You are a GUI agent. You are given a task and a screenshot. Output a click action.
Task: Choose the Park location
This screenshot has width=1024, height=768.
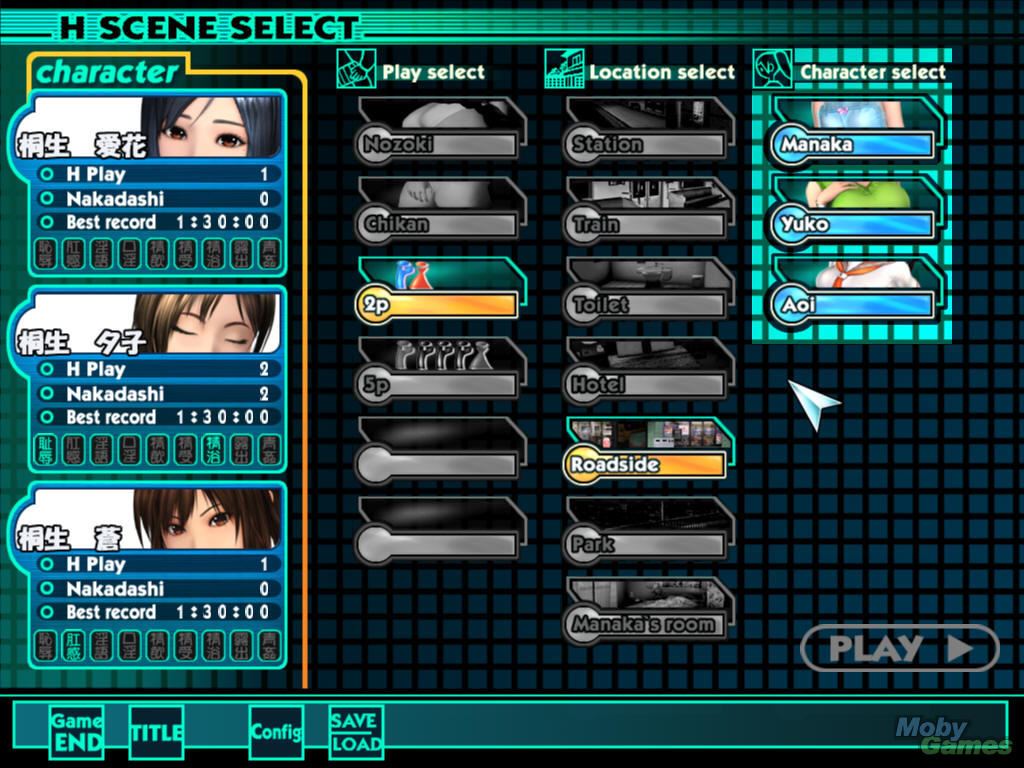647,544
